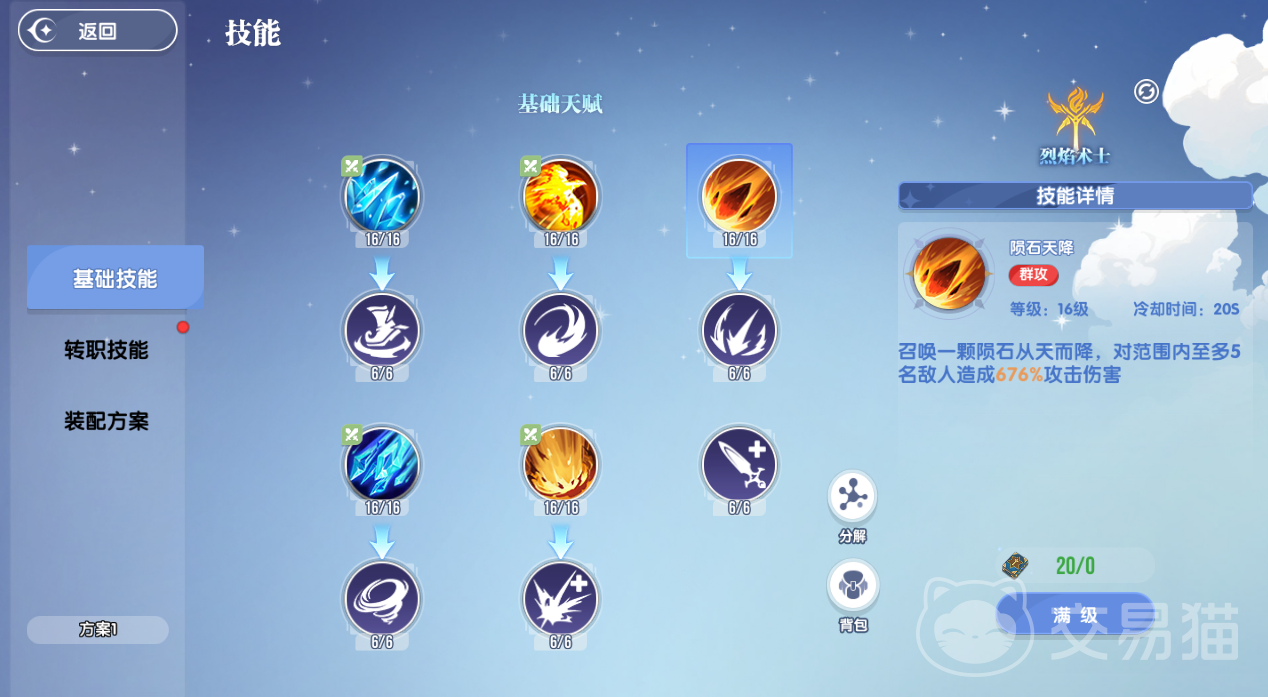Click the 返回 back button
The image size is (1268, 697).
coord(97,31)
